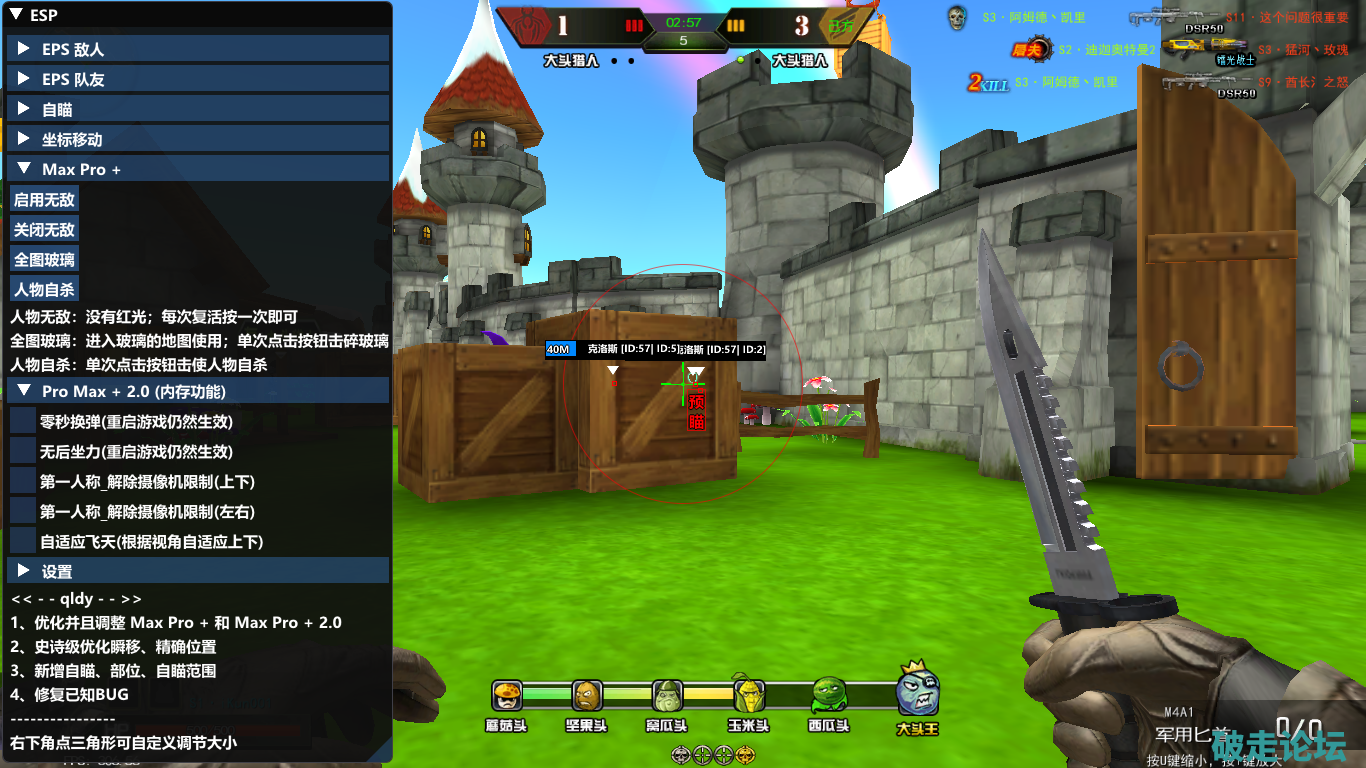The width and height of the screenshot is (1366, 768).
Task: Collapse the ESP overlay header
Action: coord(16,15)
